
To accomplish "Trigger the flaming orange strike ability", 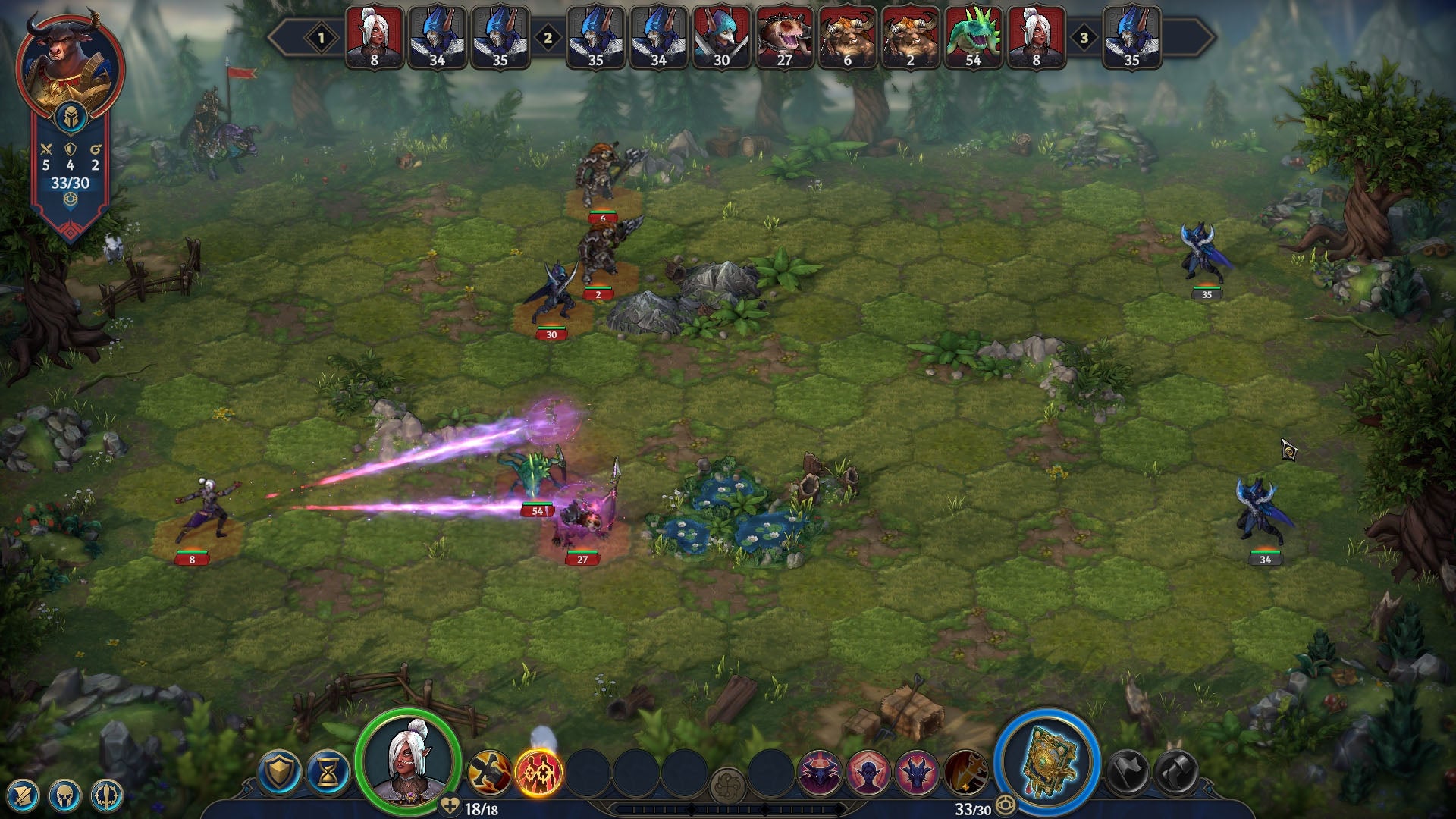I will tap(965, 773).
